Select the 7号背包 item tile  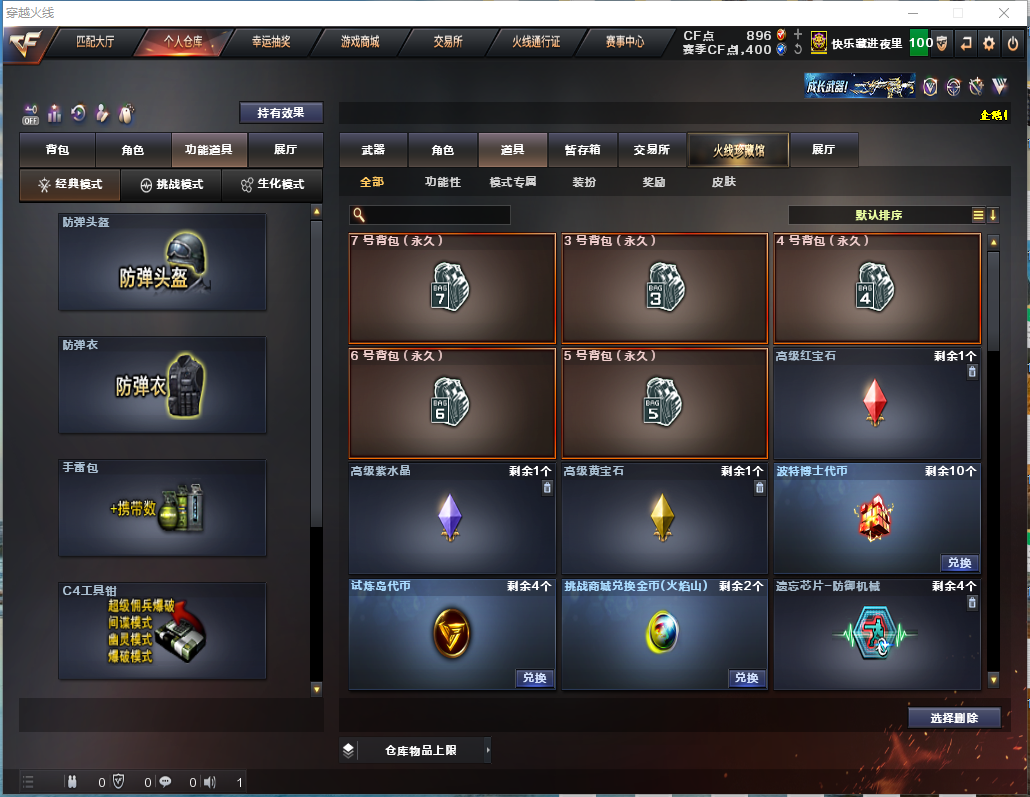coord(452,288)
